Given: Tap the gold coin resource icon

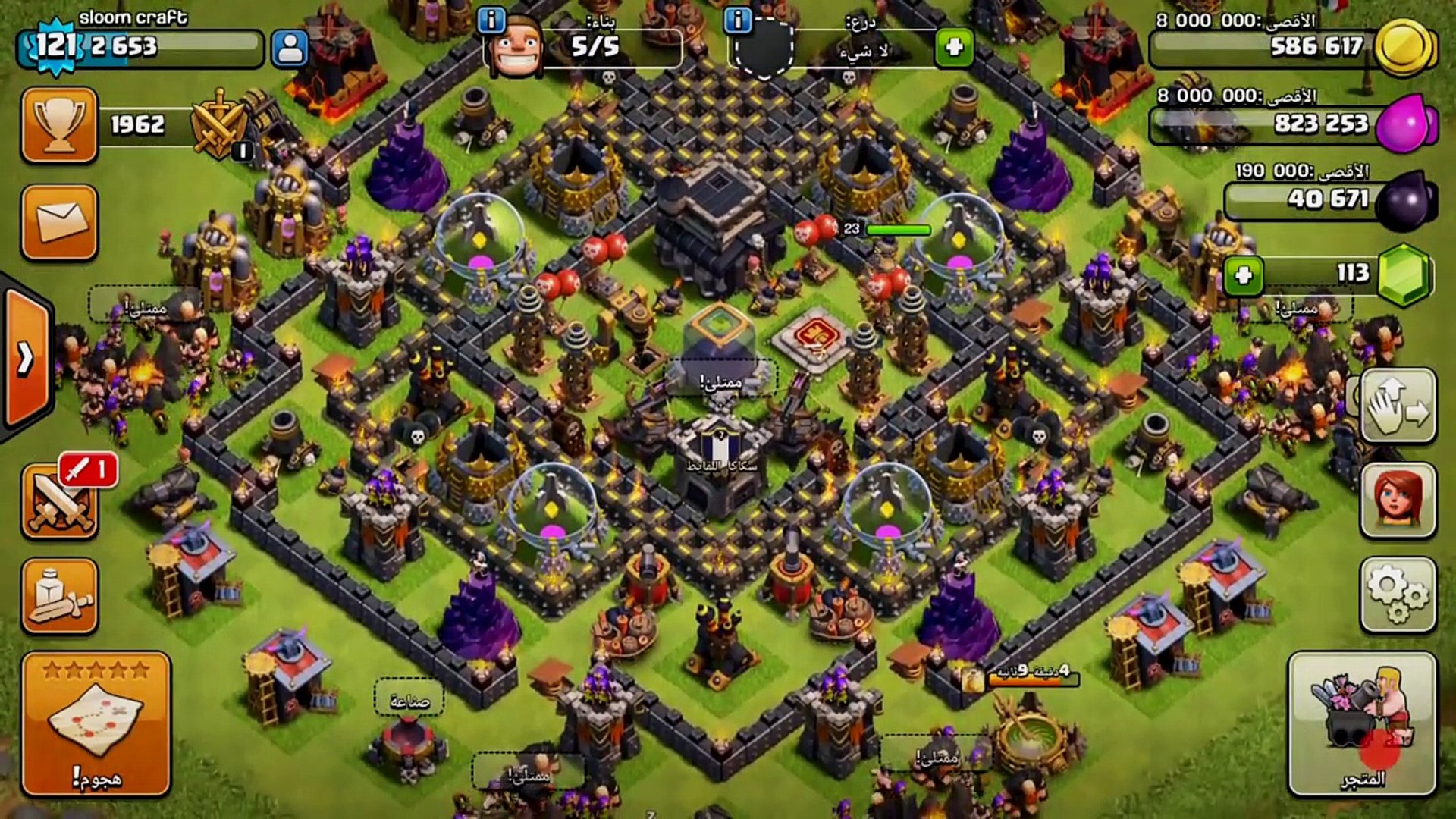Looking at the screenshot, I should pos(1404,47).
